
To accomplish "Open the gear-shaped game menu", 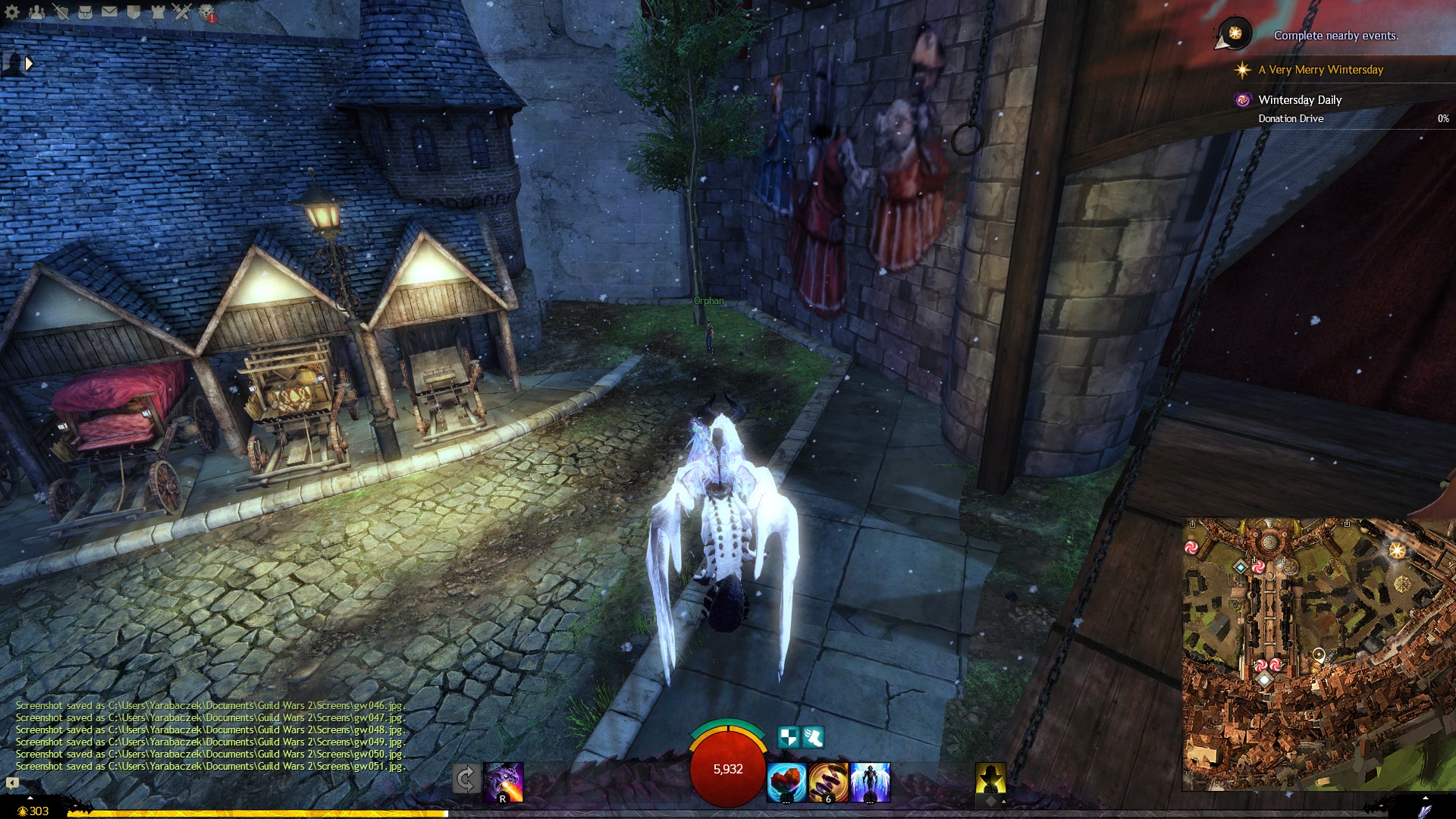I will pyautogui.click(x=12, y=11).
